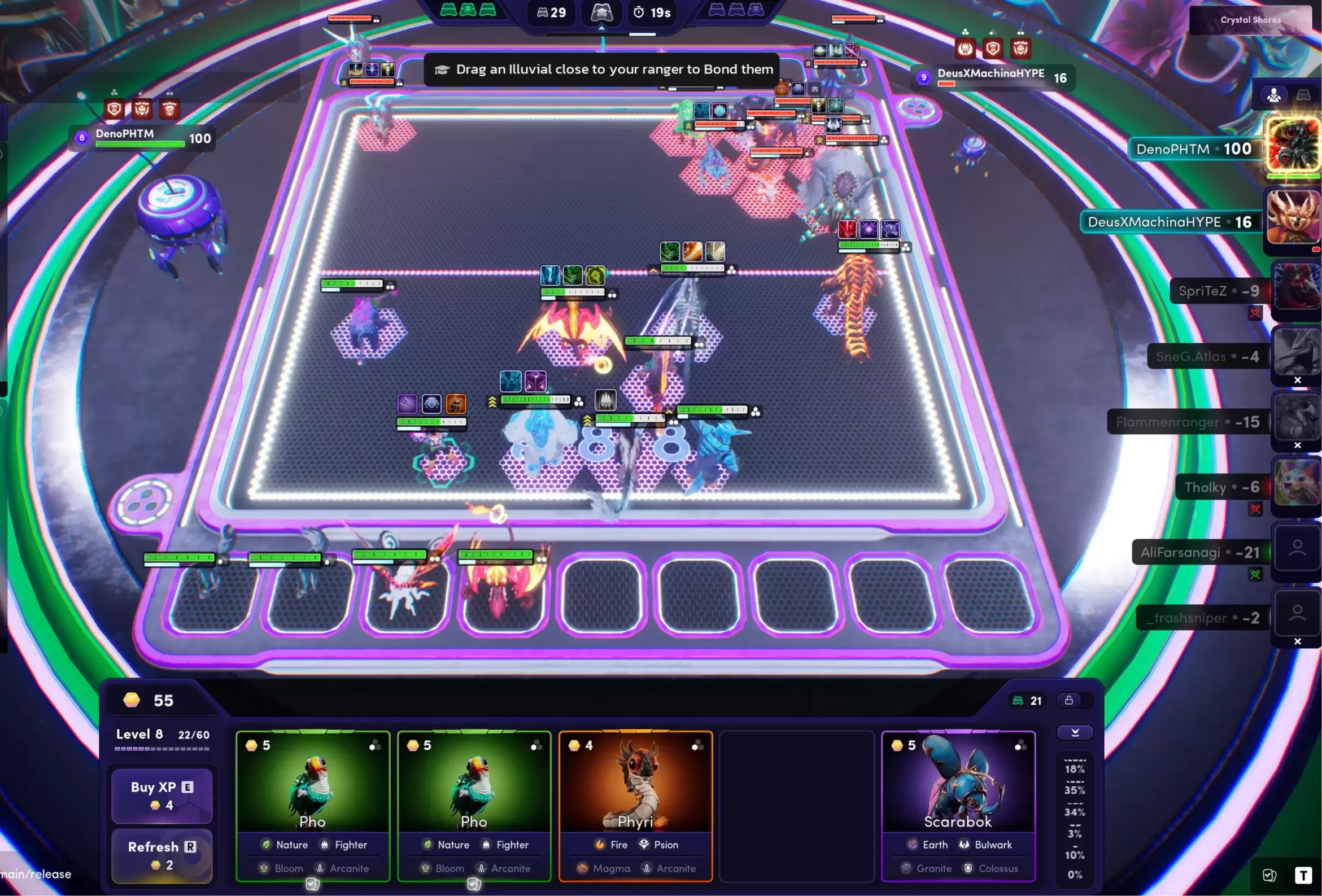Switch to the players tab icon
The width and height of the screenshot is (1322, 896).
tap(1273, 95)
